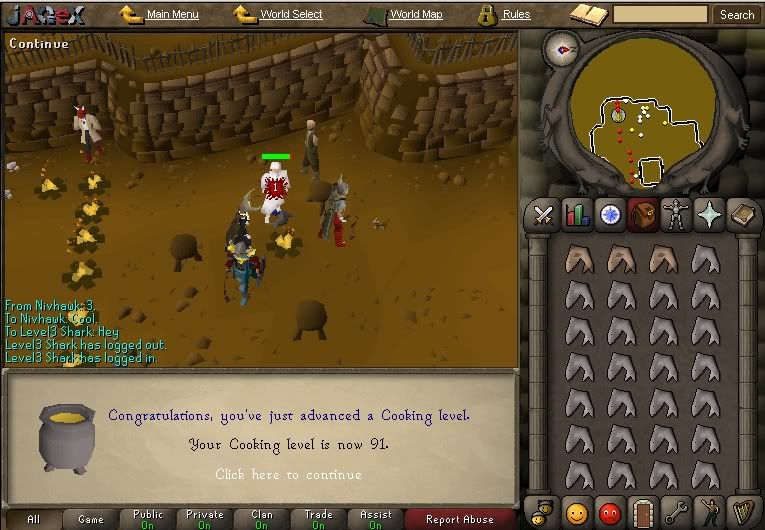This screenshot has height=530, width=765.
Task: Open the Ignore List red face tab
Action: click(610, 510)
